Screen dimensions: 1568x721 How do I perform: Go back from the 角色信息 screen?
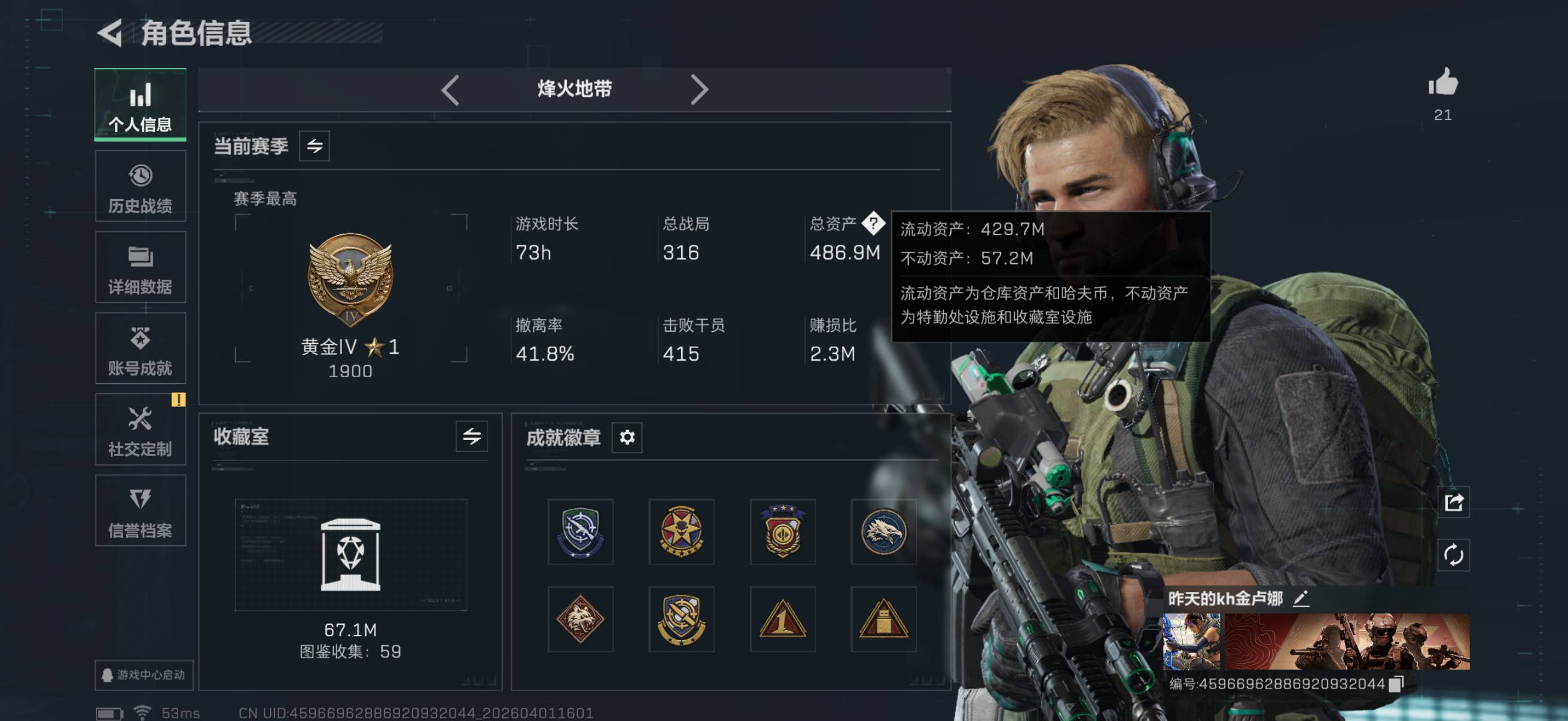[110, 33]
